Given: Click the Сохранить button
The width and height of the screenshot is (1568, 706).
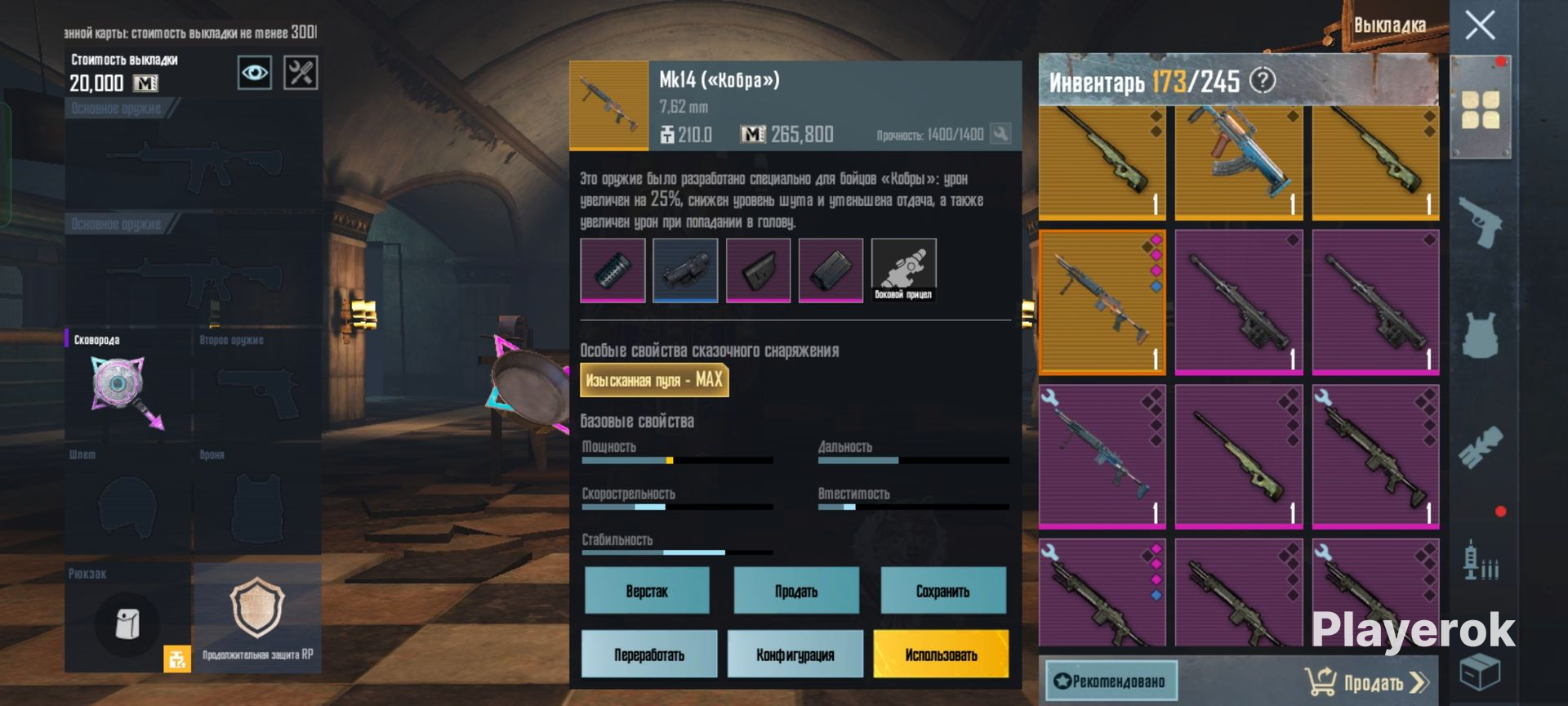Looking at the screenshot, I should 942,591.
